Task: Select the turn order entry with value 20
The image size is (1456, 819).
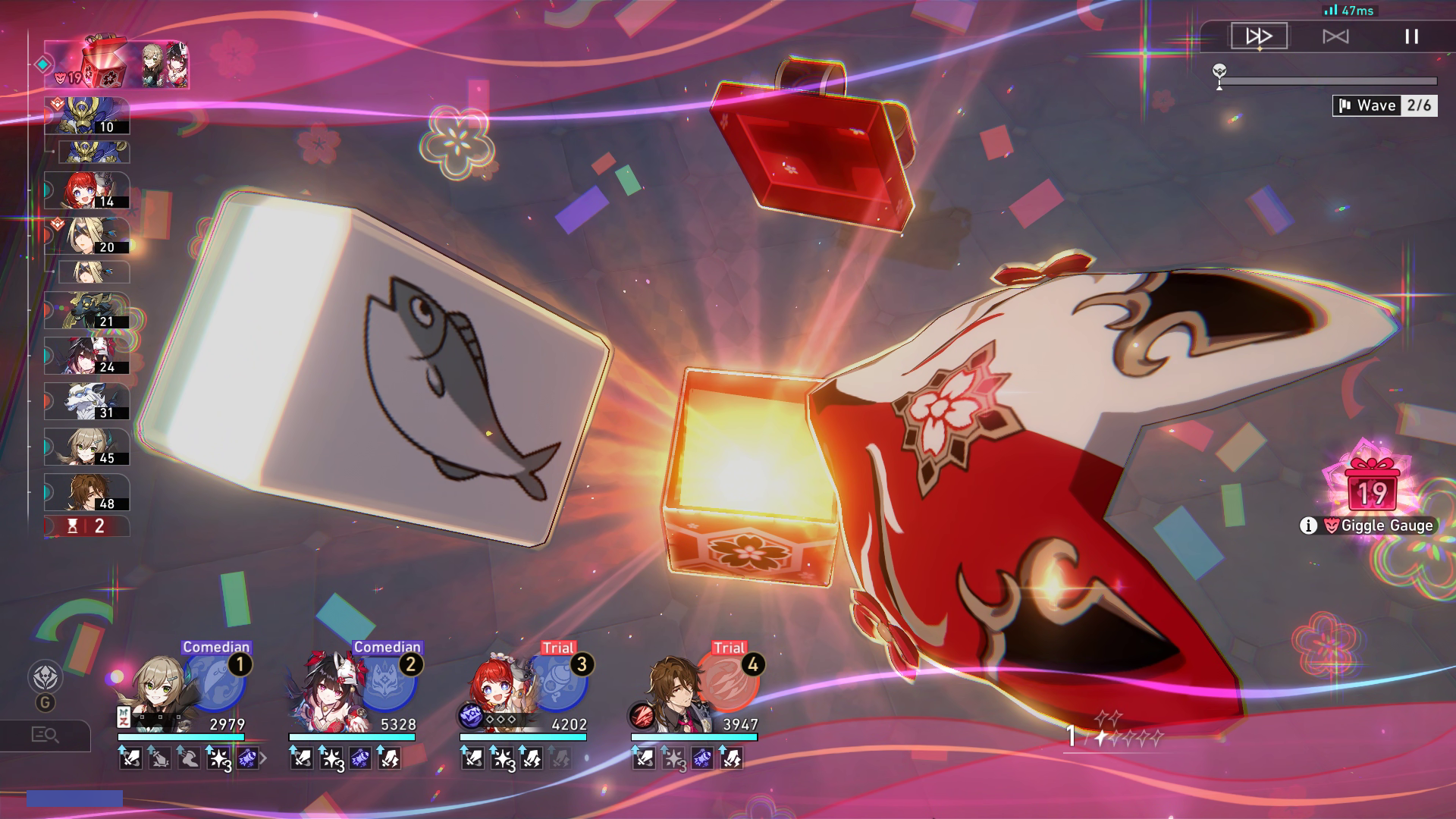Action: click(87, 236)
